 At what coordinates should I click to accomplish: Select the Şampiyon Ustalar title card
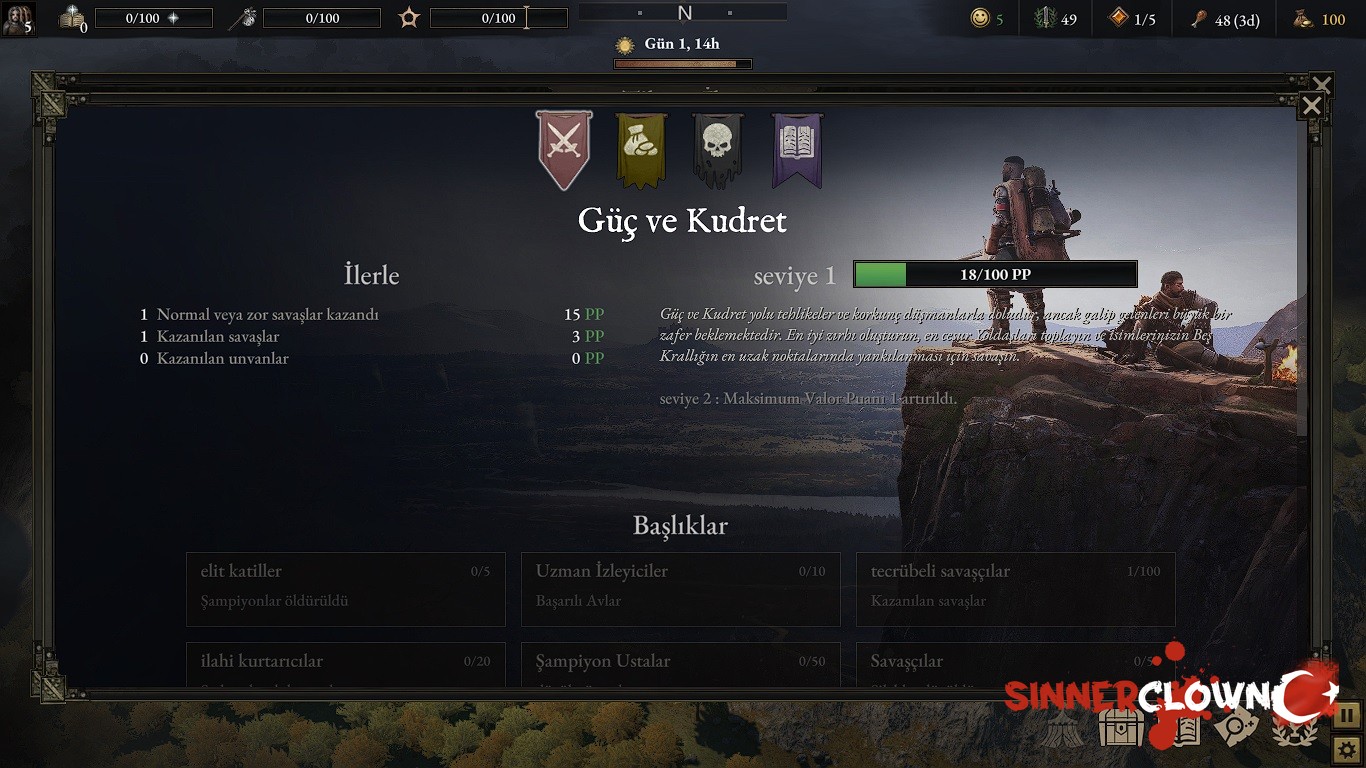point(680,663)
